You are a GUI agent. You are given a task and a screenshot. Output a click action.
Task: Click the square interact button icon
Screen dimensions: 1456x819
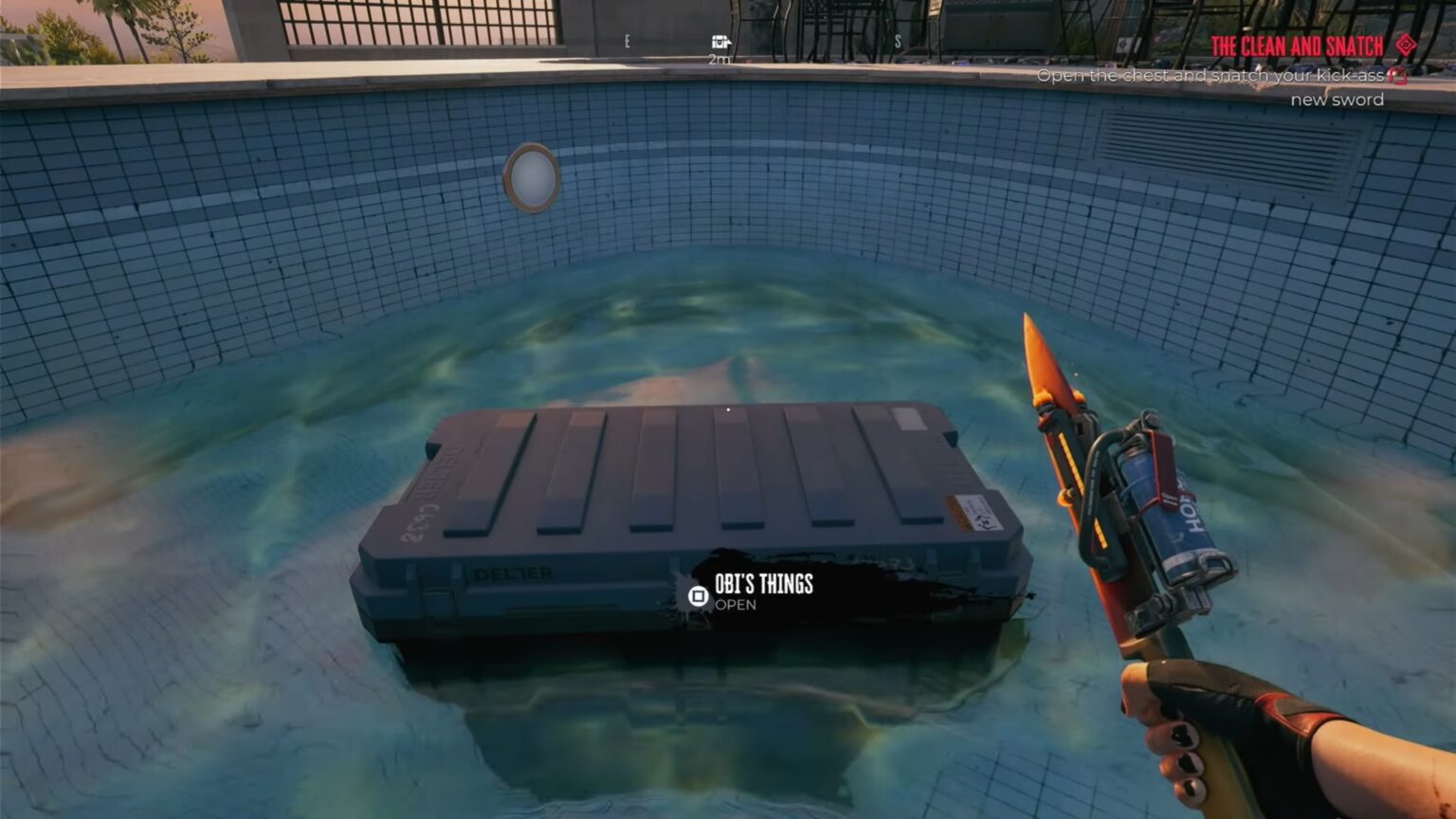(697, 597)
